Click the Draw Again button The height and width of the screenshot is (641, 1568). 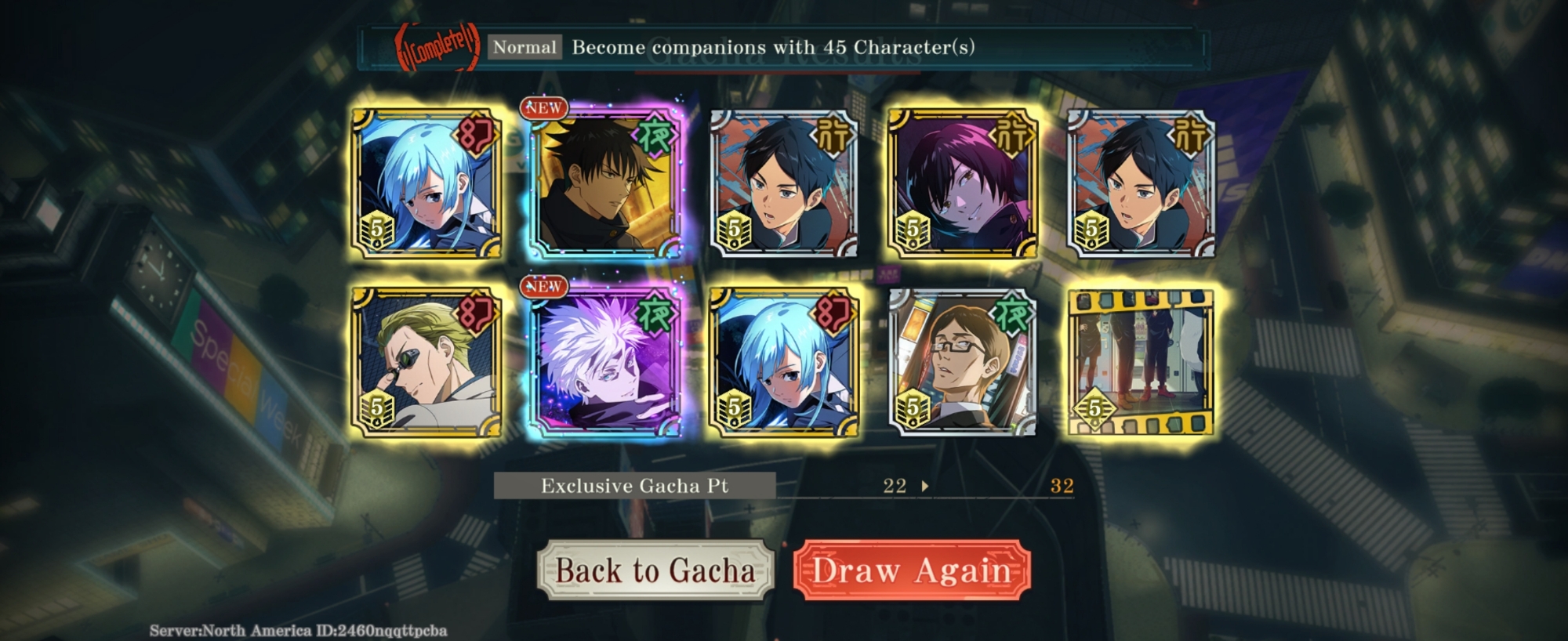911,570
